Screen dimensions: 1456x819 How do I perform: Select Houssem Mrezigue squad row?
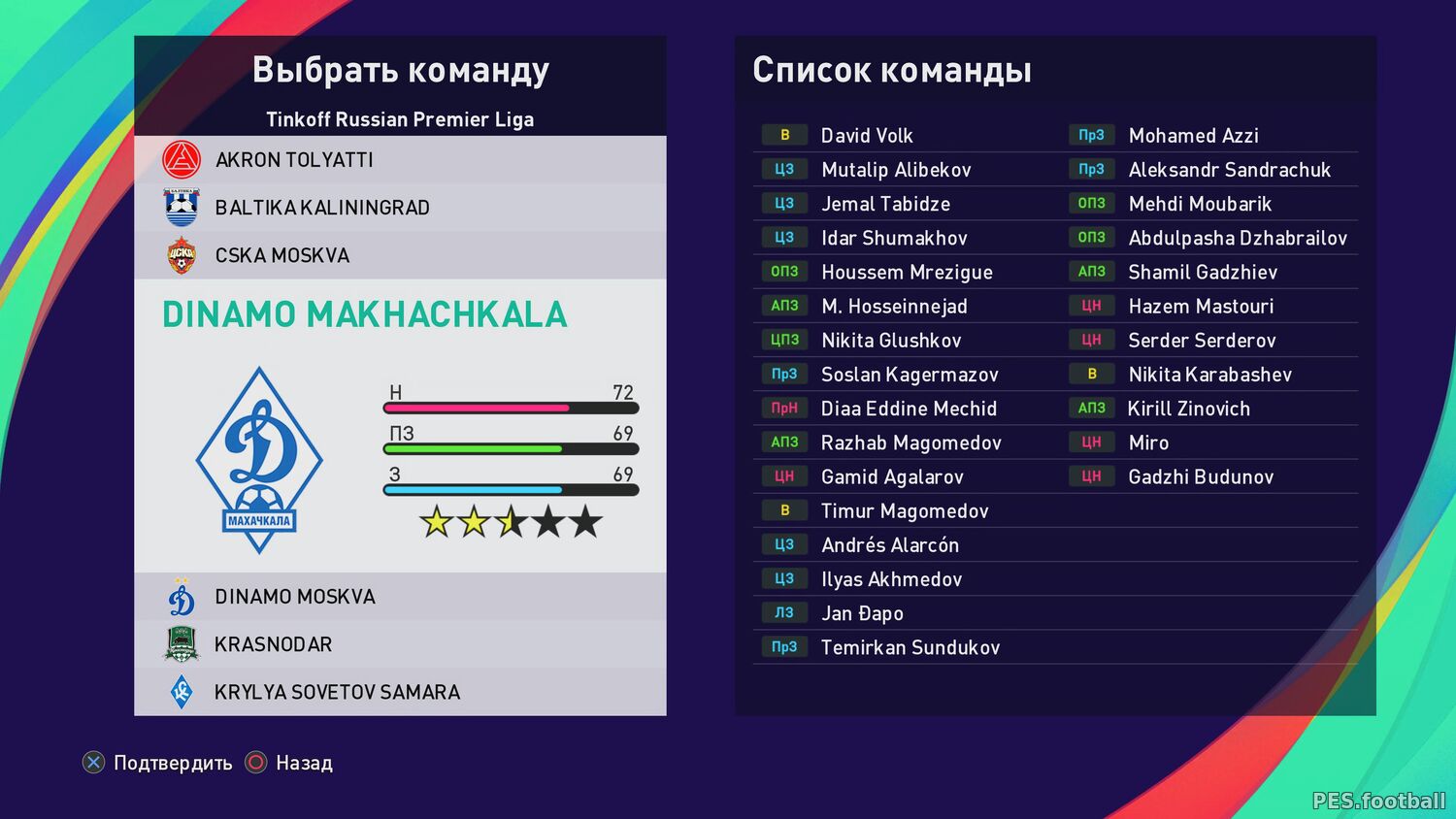click(x=906, y=273)
